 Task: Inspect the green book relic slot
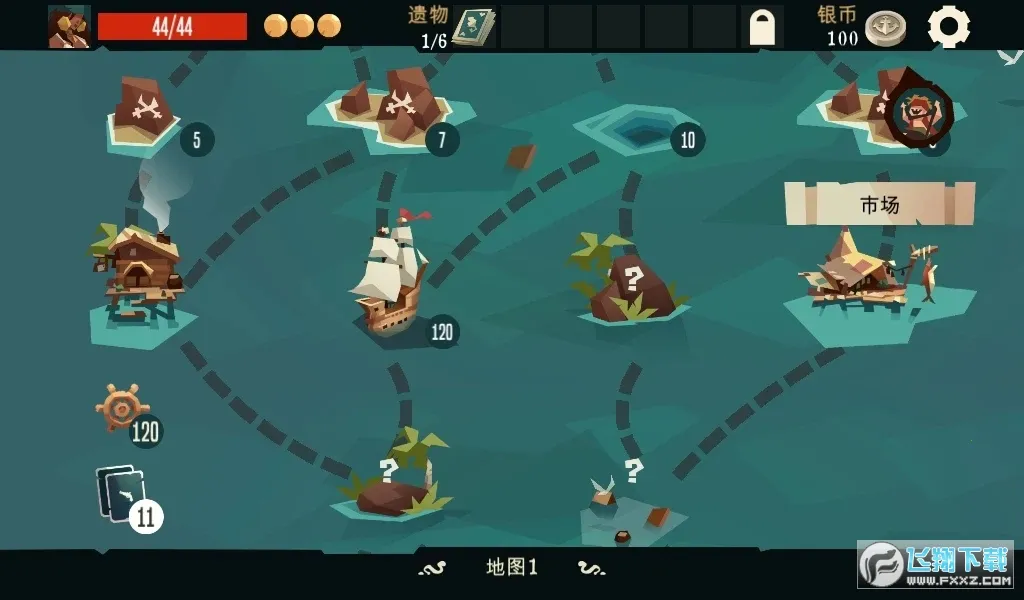pos(474,27)
